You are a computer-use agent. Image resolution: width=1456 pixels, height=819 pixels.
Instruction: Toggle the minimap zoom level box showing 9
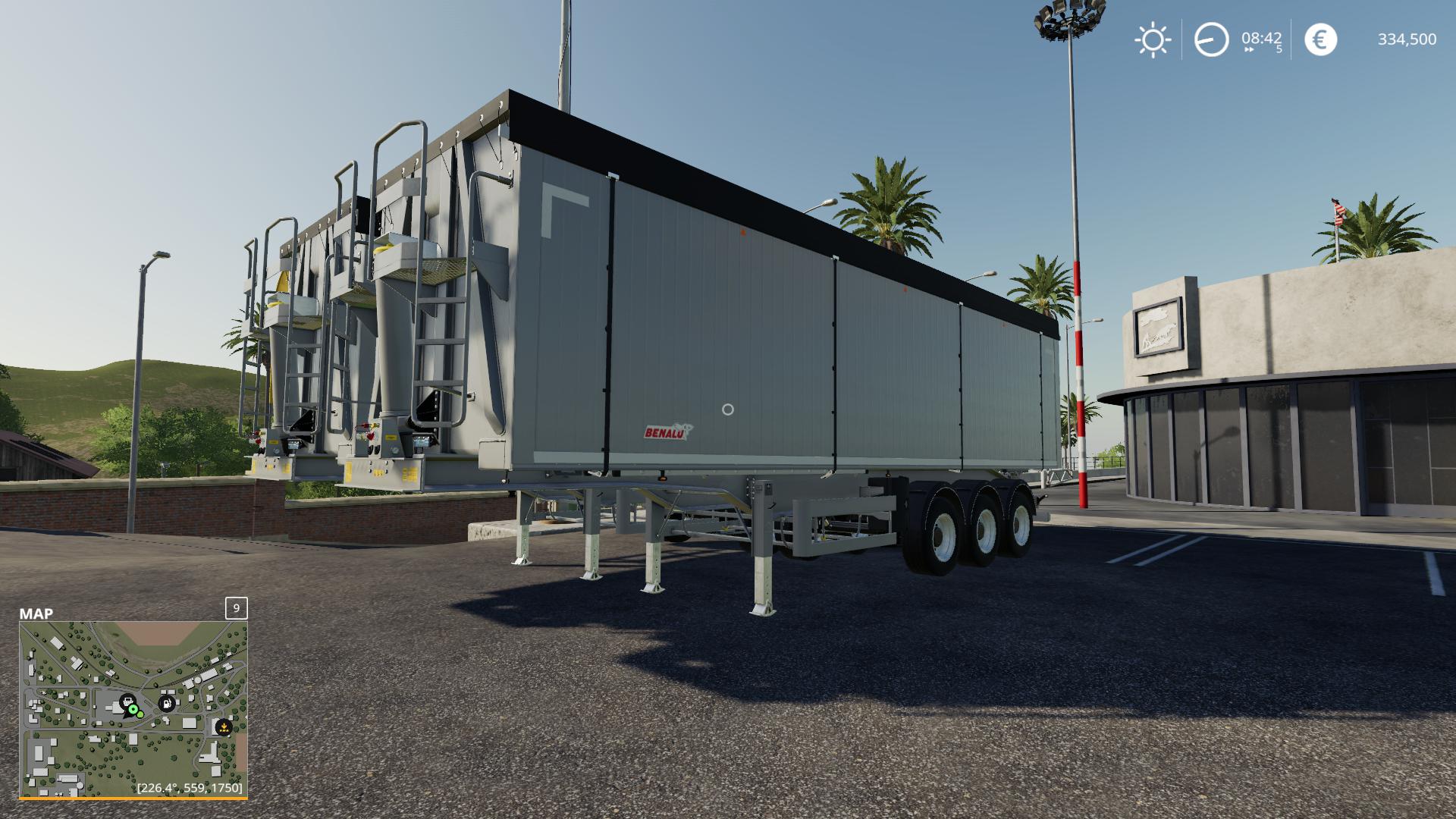pyautogui.click(x=236, y=608)
